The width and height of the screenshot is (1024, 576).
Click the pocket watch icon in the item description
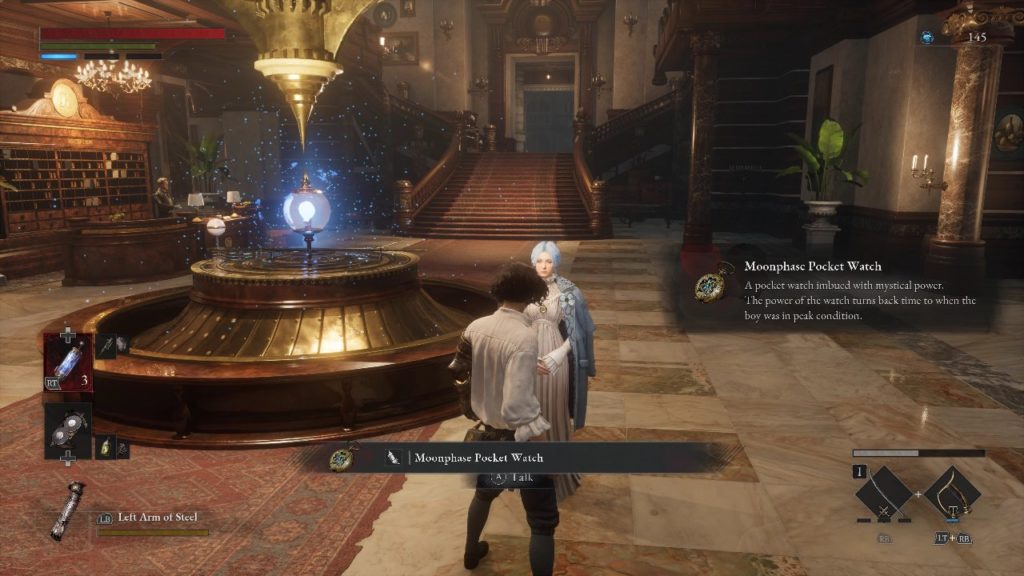712,284
